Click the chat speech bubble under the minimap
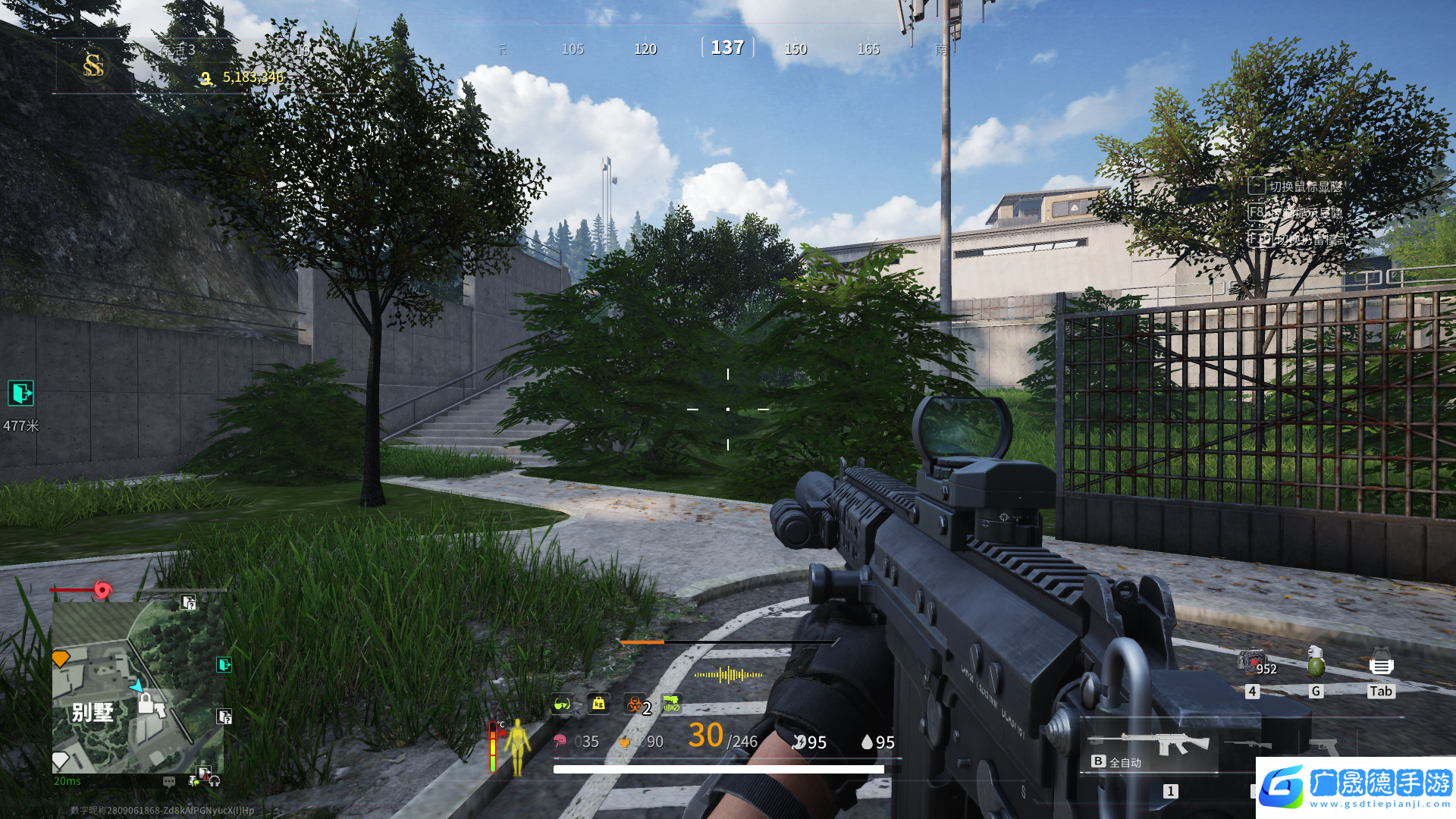1456x819 pixels. [169, 781]
